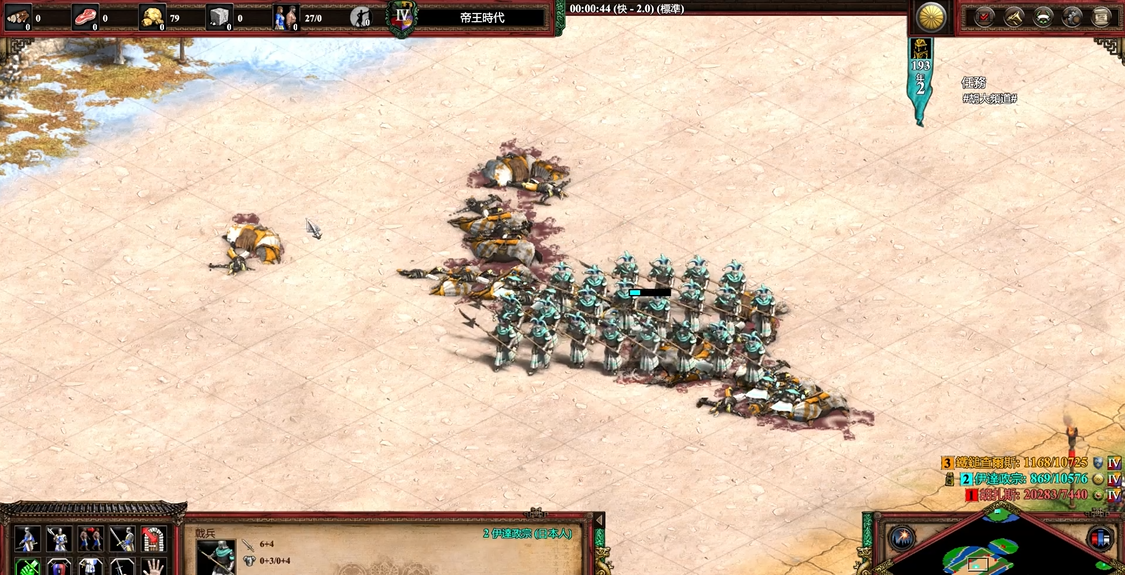Screen dimensions: 1125x575
Task: Open the tech tree wreath icon
Action: pyautogui.click(x=1043, y=17)
